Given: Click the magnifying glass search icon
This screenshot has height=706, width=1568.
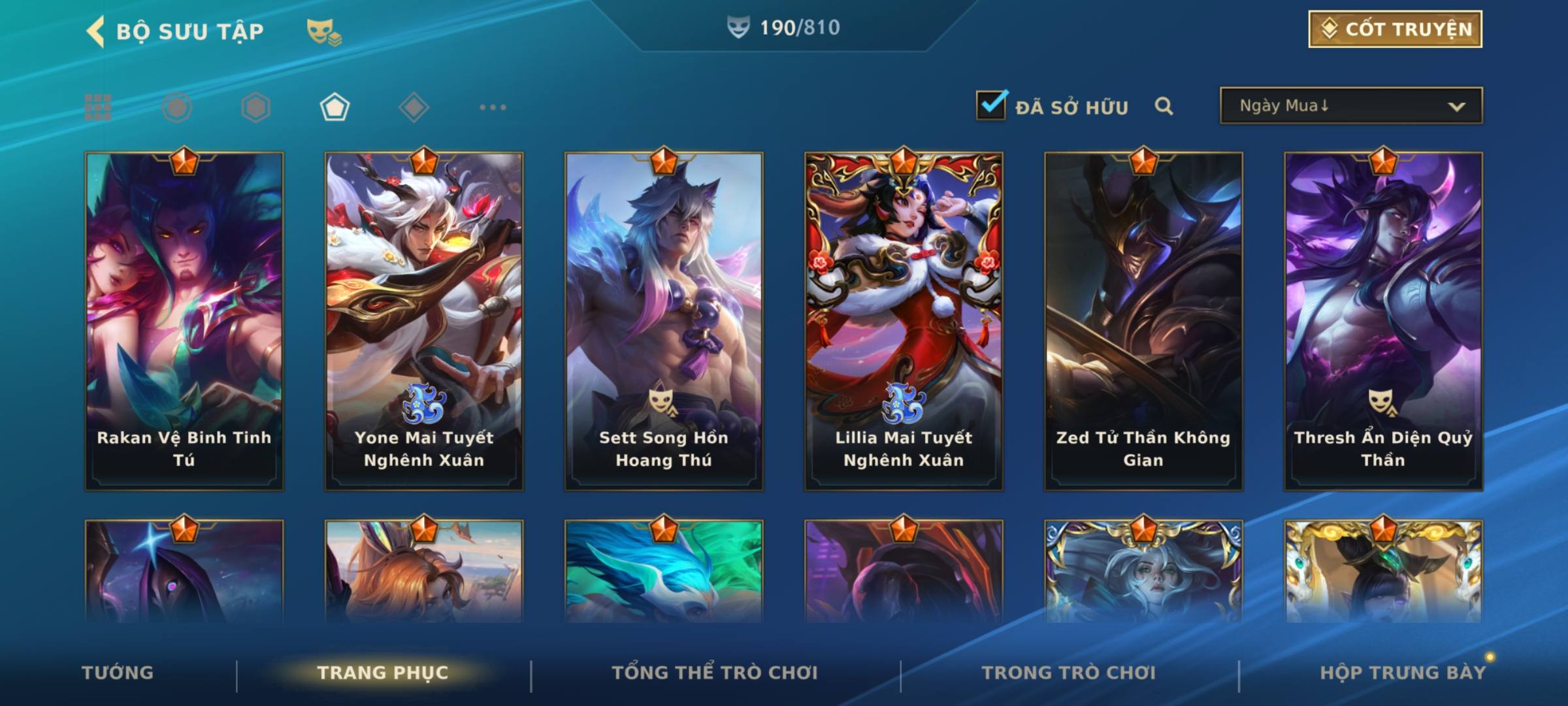Looking at the screenshot, I should pyautogui.click(x=1164, y=106).
